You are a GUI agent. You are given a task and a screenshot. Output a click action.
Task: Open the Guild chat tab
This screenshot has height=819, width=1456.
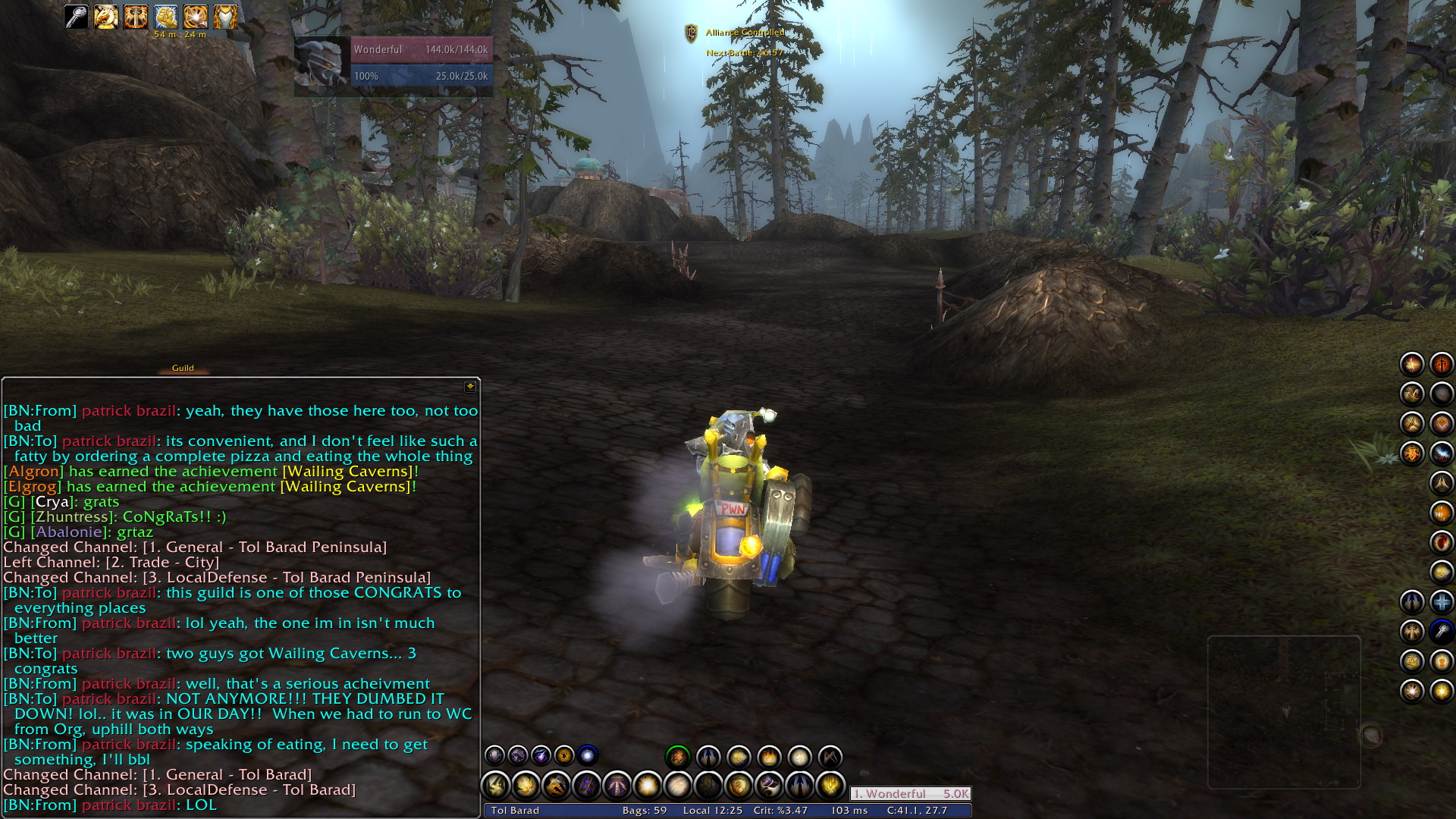pyautogui.click(x=183, y=369)
